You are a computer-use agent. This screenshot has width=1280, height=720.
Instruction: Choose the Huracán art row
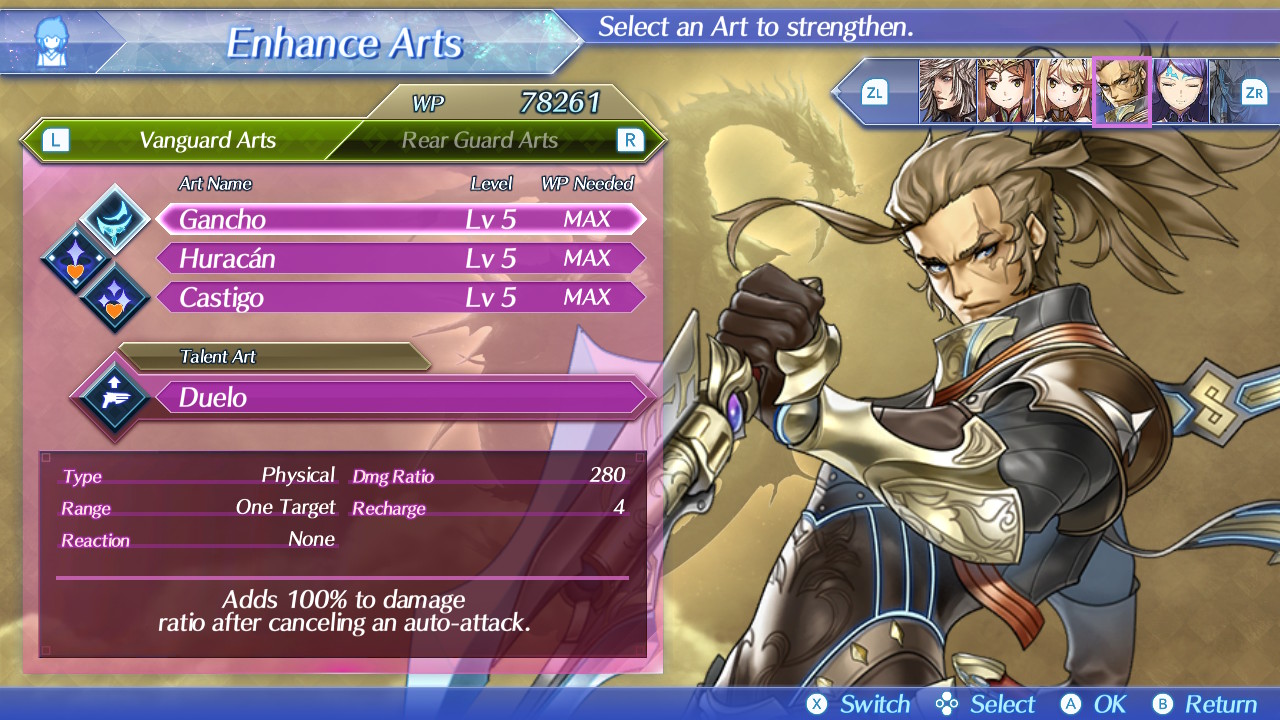[400, 259]
